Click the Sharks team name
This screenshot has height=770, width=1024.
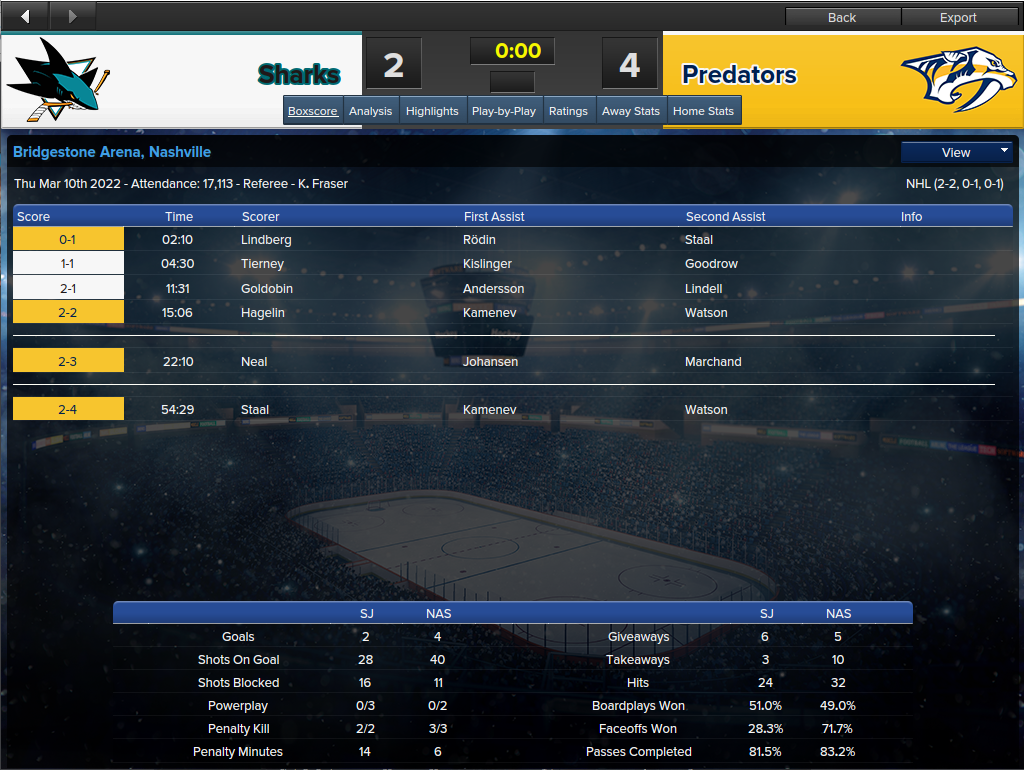[x=299, y=75]
